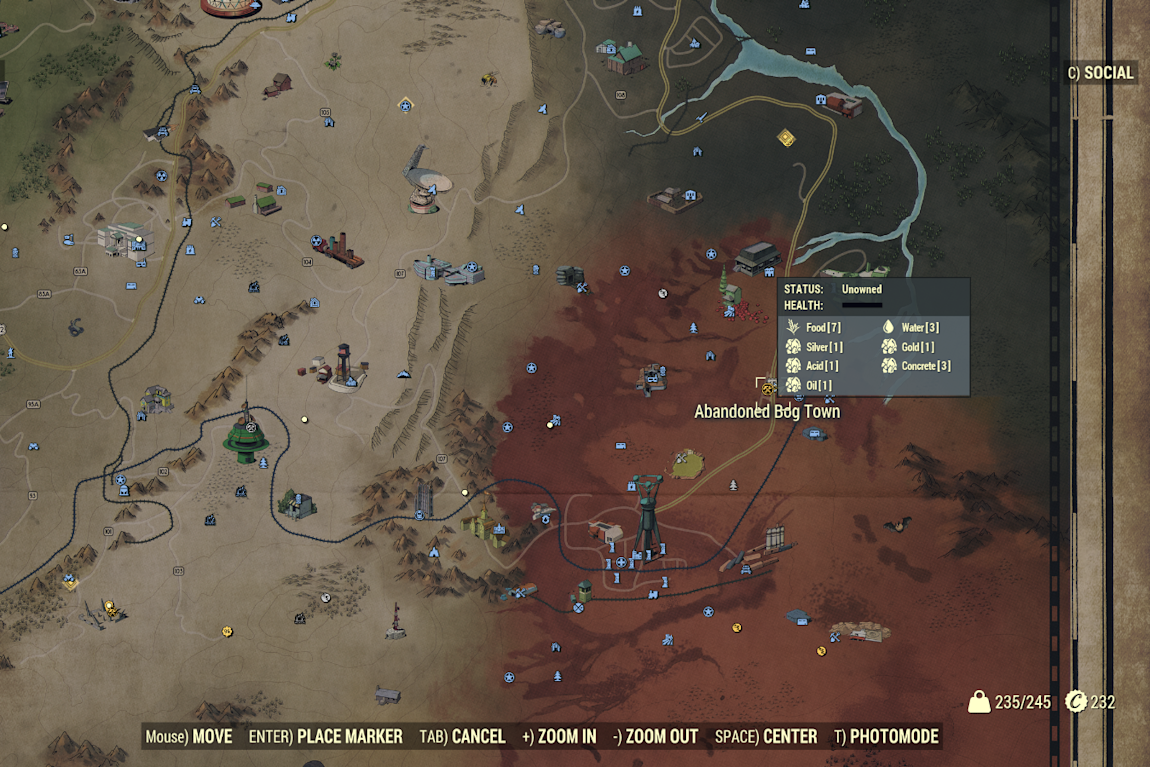
Task: Select the satellite dish location marker
Action: pyautogui.click(x=424, y=180)
